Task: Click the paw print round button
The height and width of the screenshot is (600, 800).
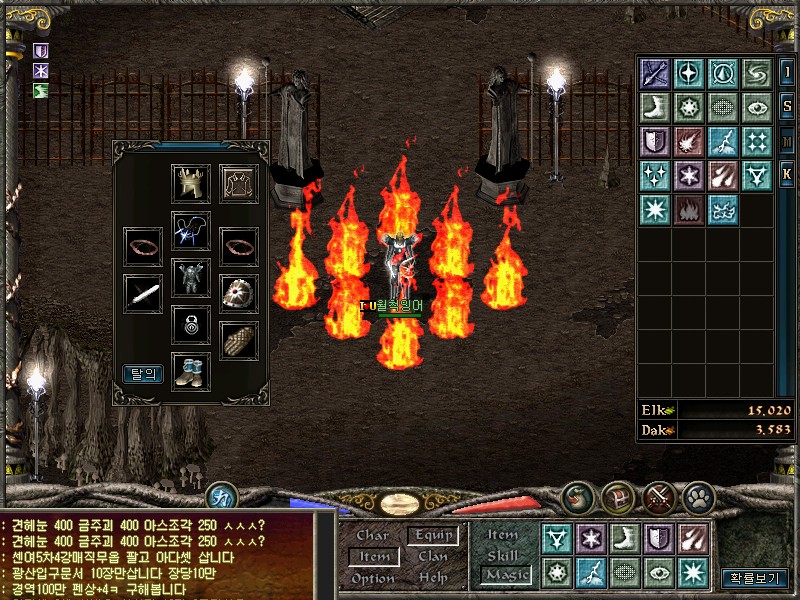Action: pyautogui.click(x=698, y=496)
